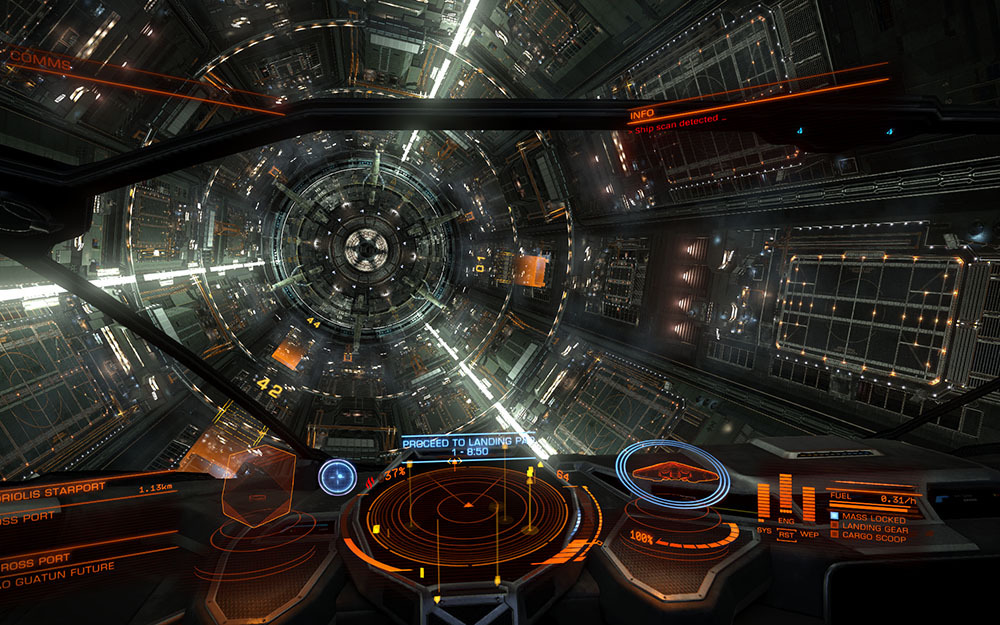Select the Coriolis Starport target row
The image size is (1000, 625).
[x=60, y=488]
